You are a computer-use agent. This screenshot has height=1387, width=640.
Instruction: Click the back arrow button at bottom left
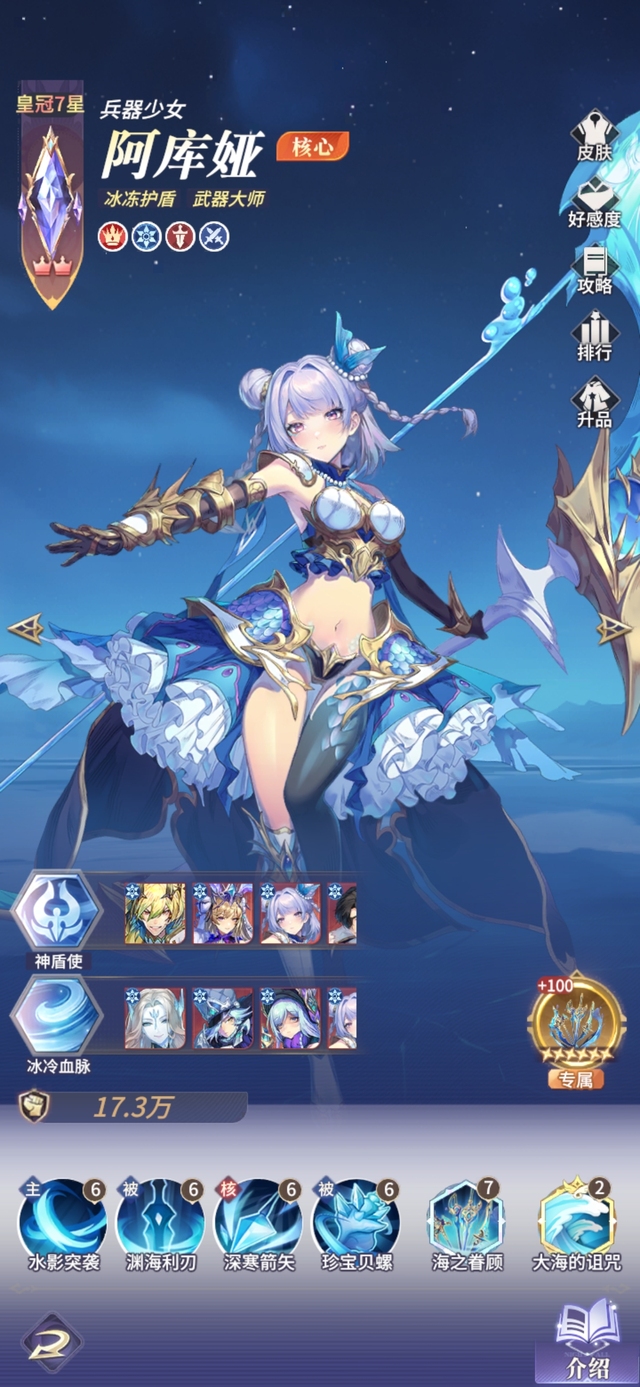click(x=51, y=1341)
